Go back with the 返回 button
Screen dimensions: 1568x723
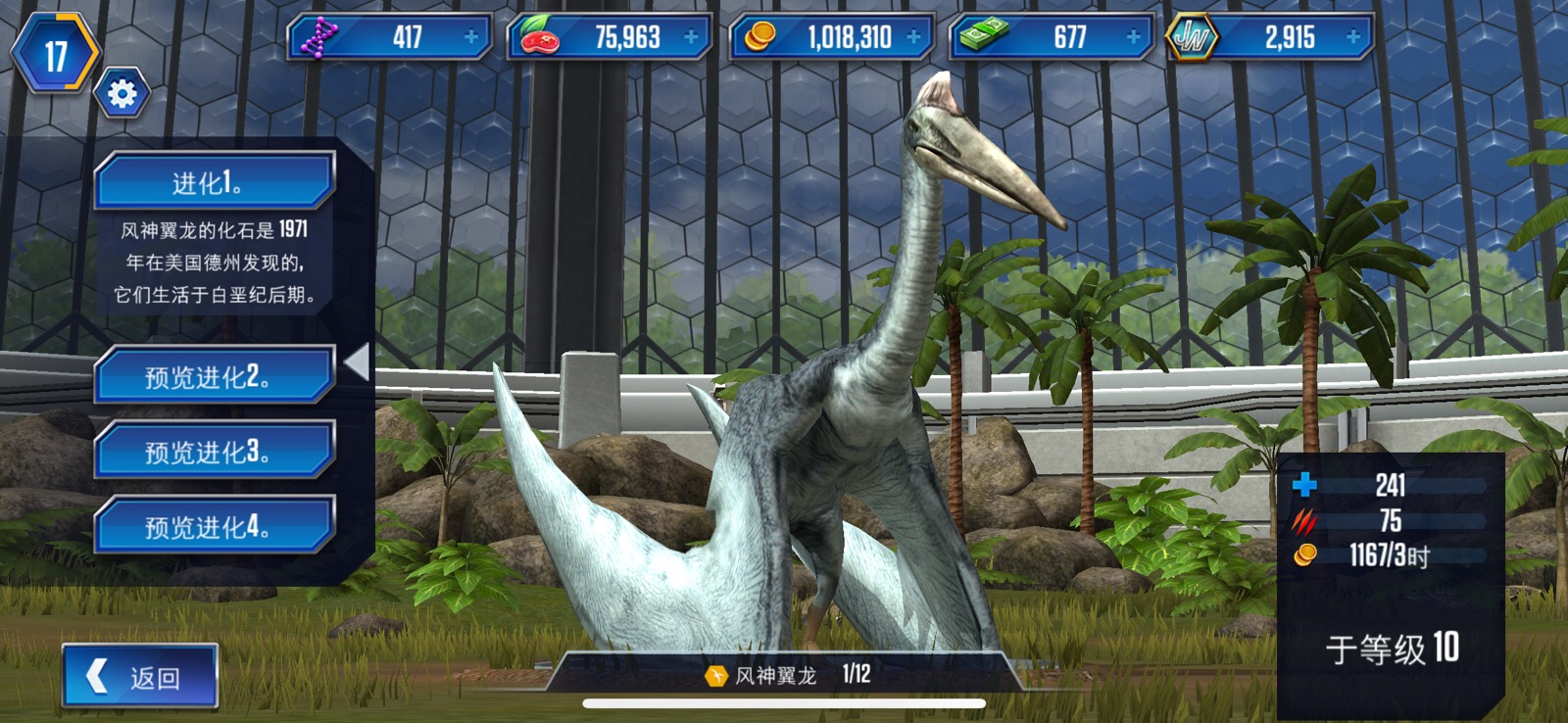tap(140, 676)
